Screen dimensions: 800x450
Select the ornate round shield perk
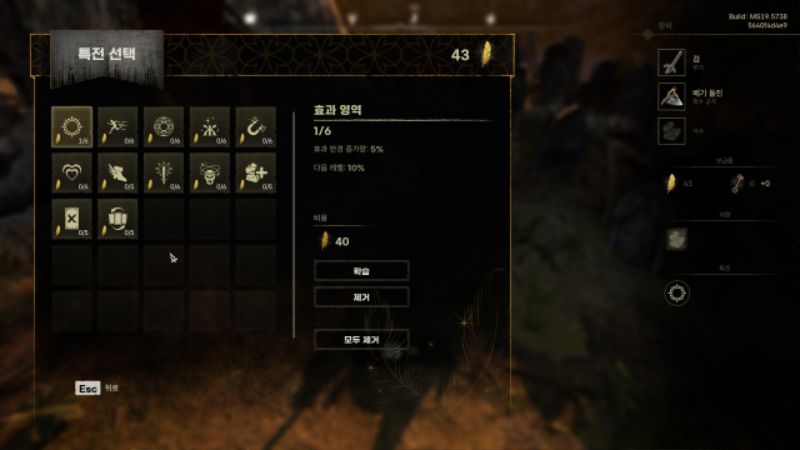[x=164, y=126]
